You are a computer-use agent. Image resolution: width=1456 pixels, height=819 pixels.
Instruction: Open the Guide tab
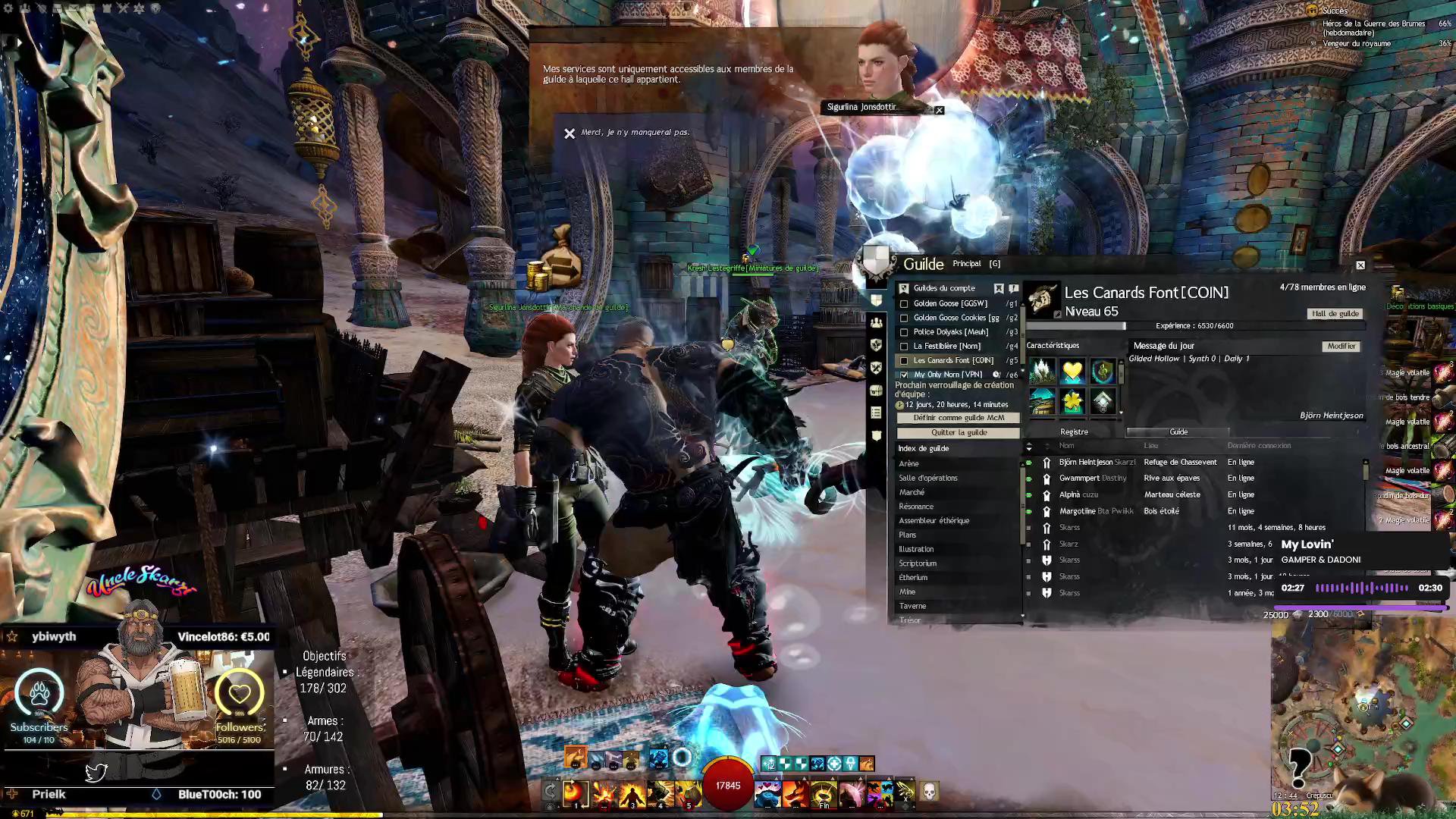[1178, 432]
